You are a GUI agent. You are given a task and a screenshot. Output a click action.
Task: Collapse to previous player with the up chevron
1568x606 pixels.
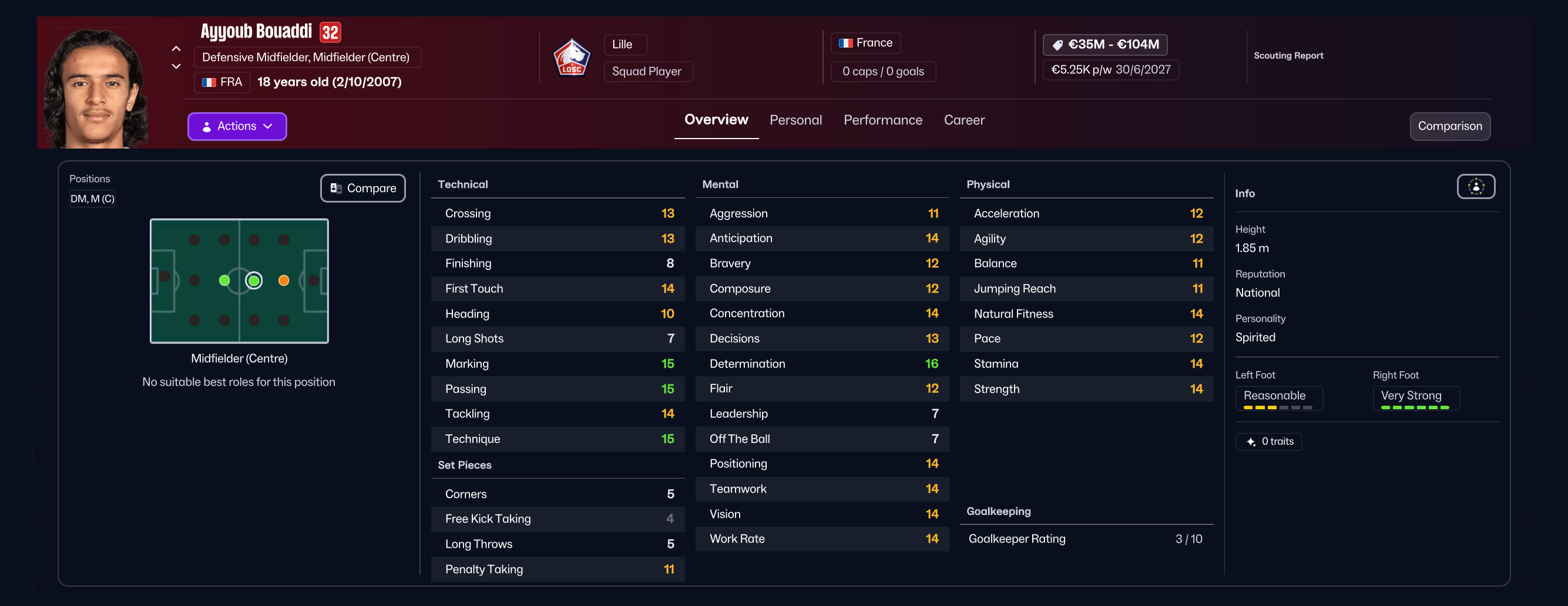click(x=176, y=49)
